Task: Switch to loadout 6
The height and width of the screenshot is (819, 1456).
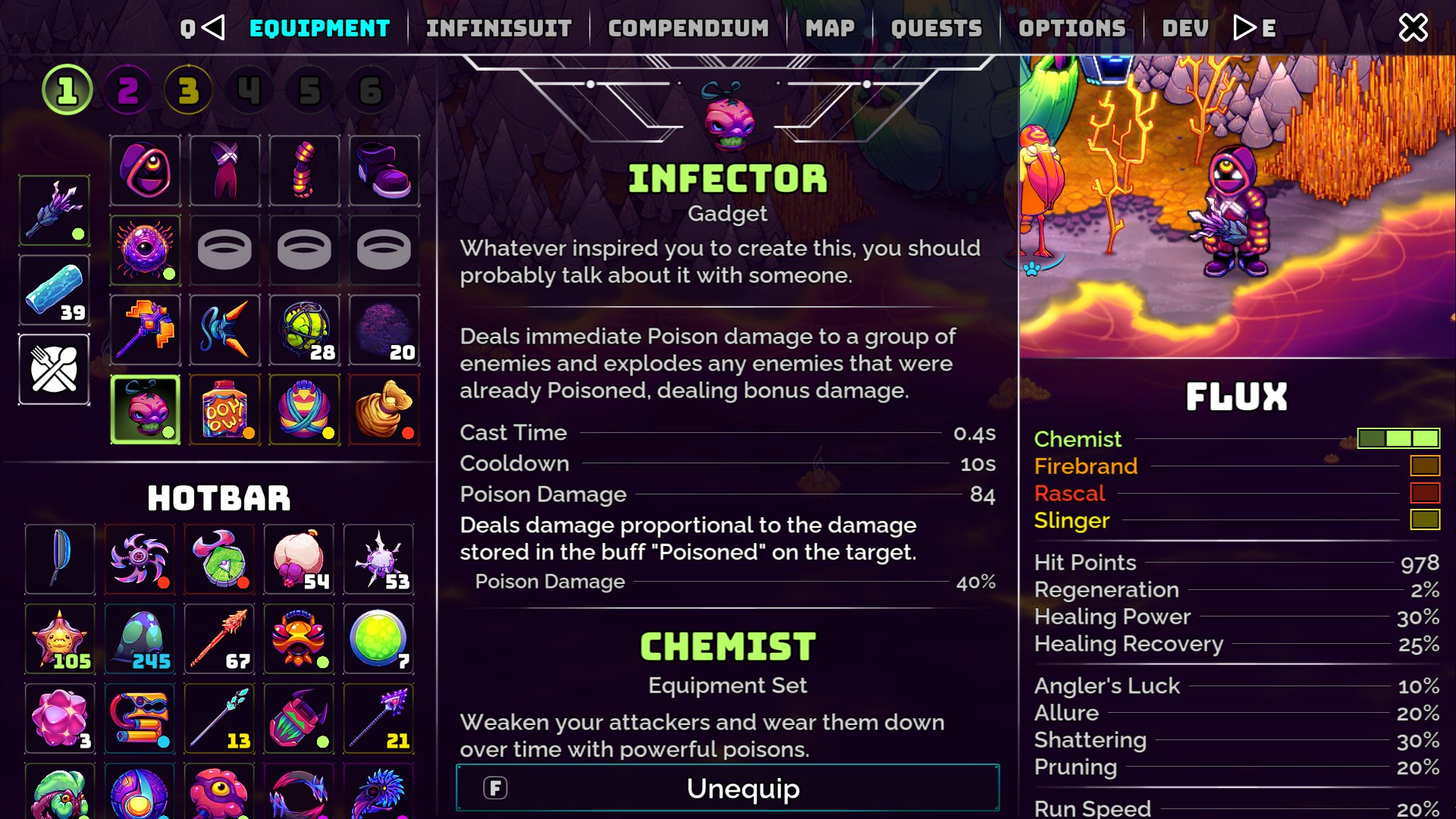Action: 369,89
